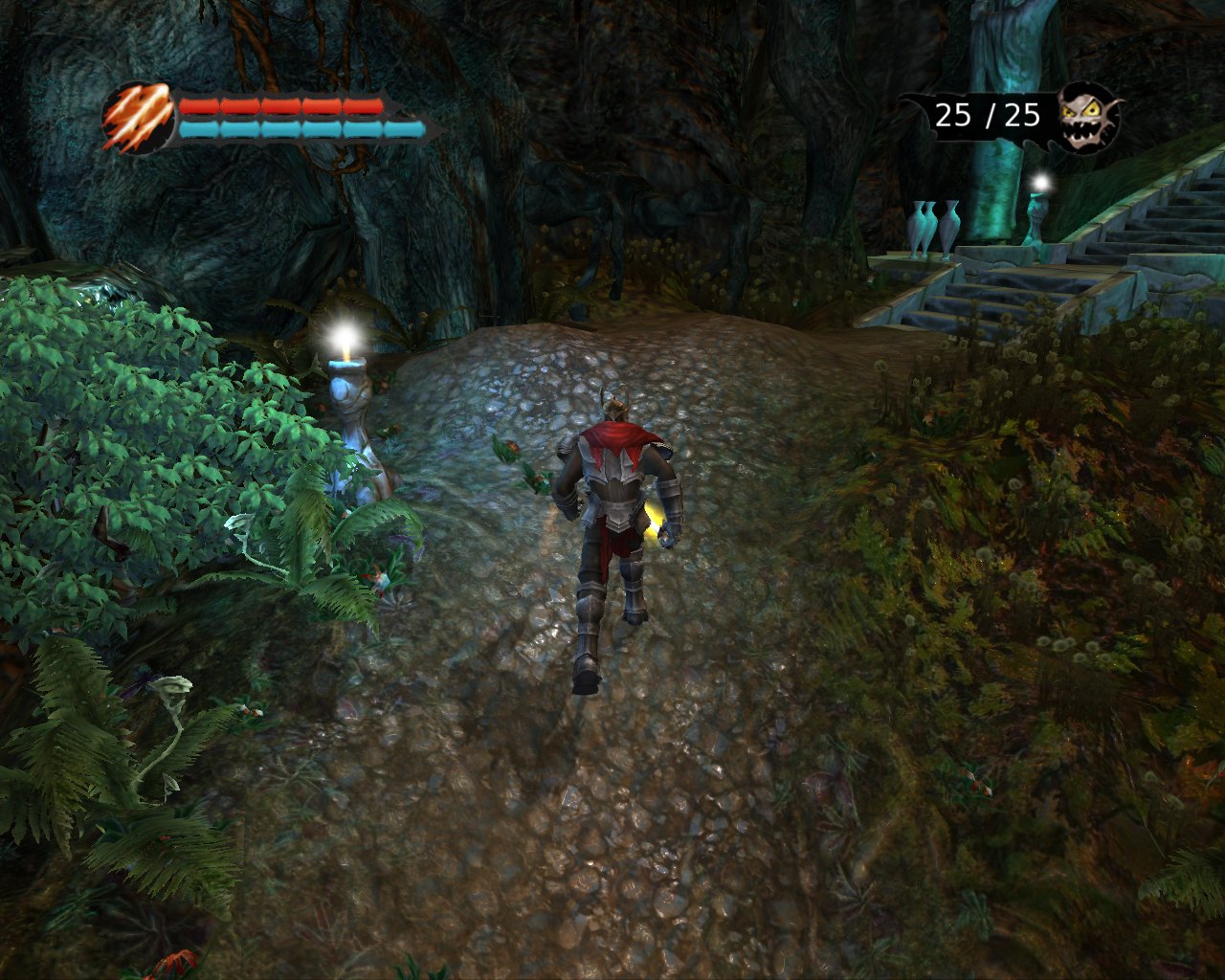The width and height of the screenshot is (1225, 980).
Task: Select the grinning minion face icon
Action: click(1088, 117)
